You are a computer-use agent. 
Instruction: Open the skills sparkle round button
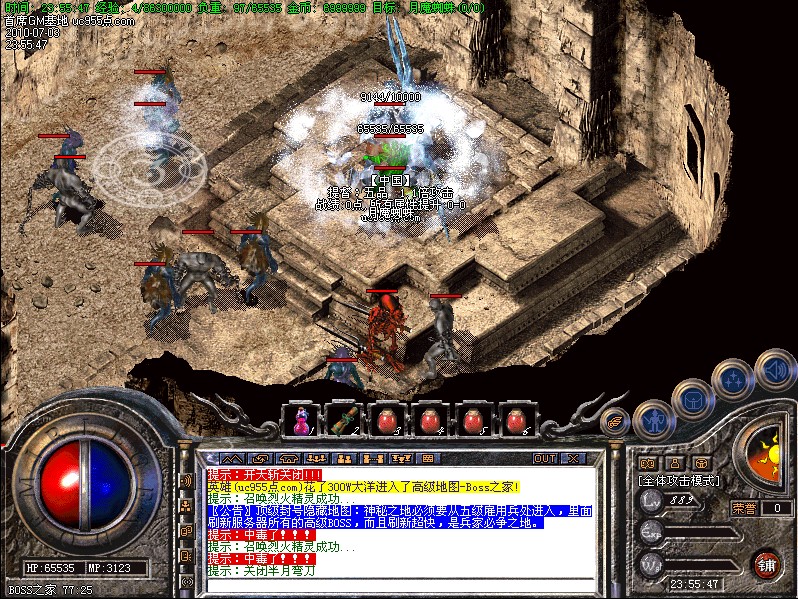coord(733,380)
